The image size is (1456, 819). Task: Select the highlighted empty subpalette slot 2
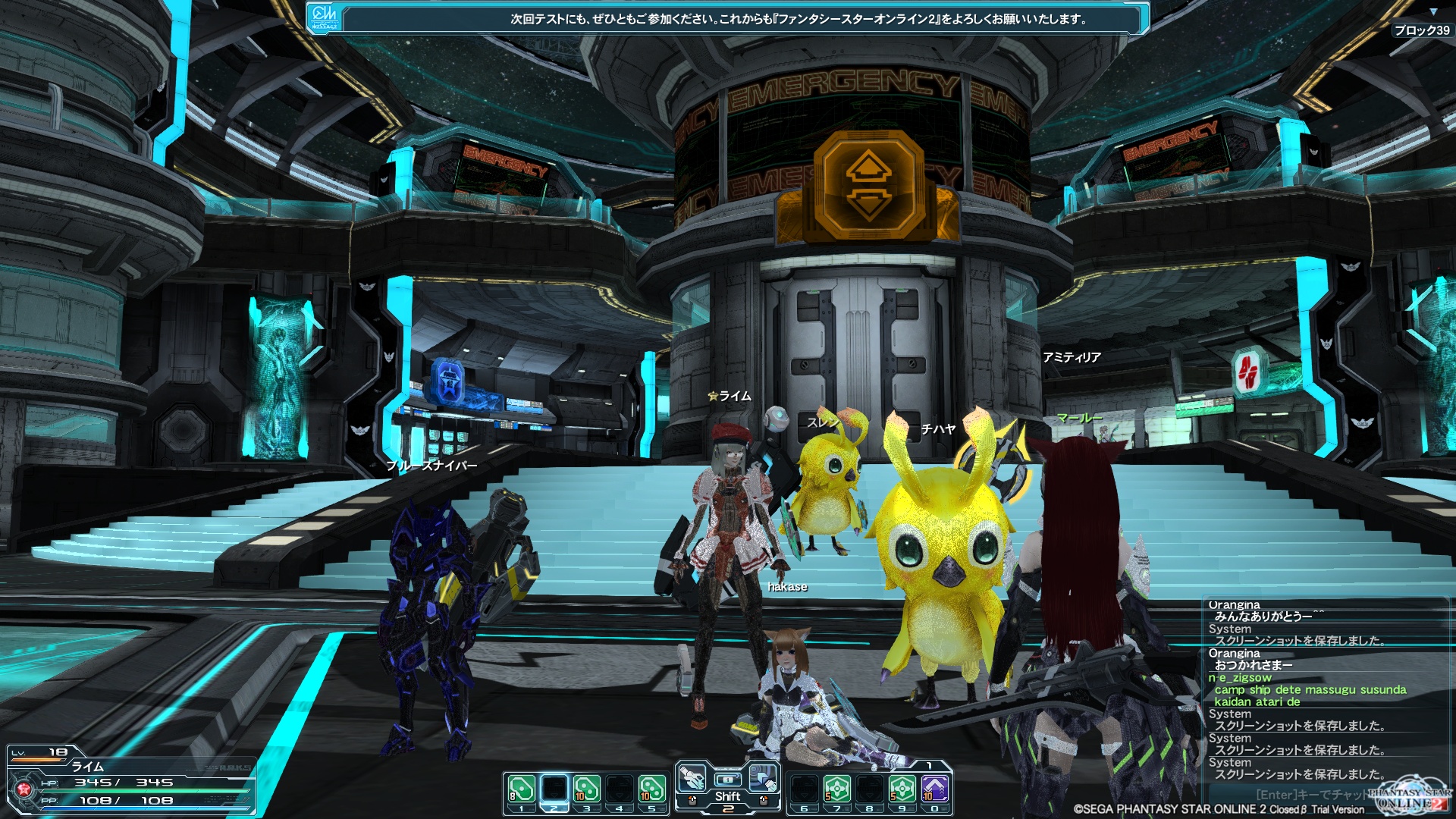[554, 789]
